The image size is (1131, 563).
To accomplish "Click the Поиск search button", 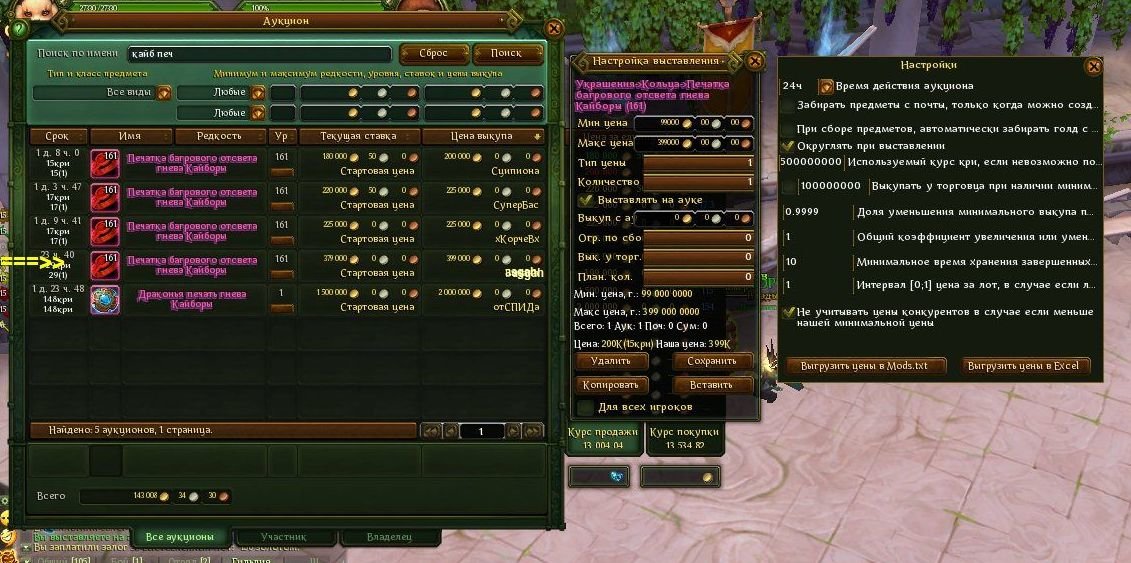I will pos(507,53).
